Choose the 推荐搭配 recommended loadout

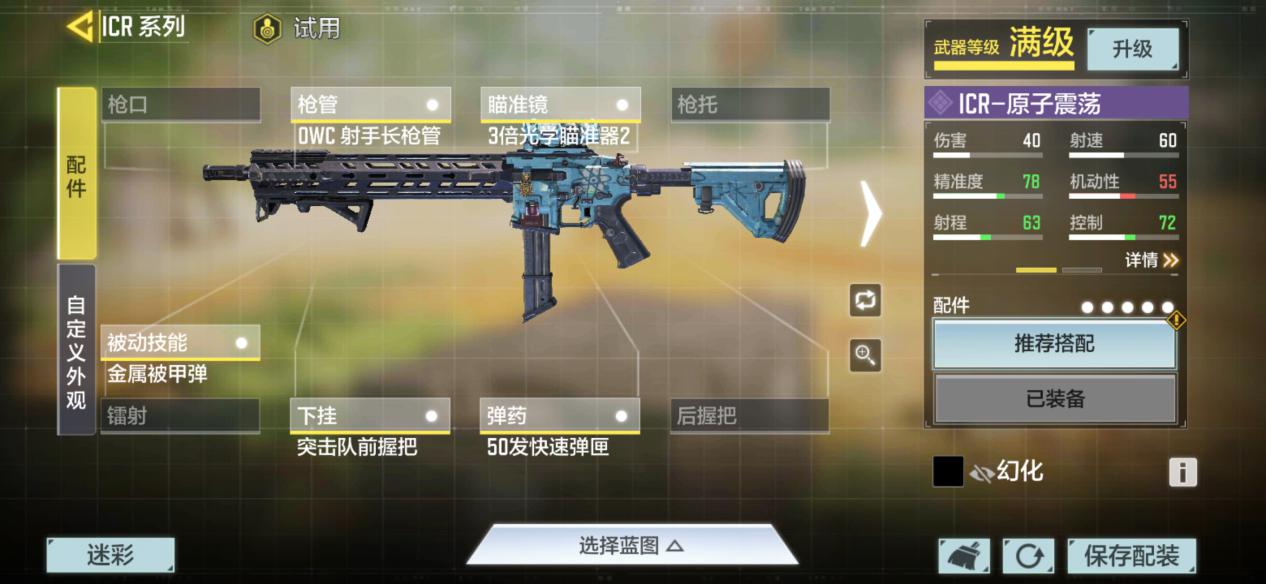pyautogui.click(x=1054, y=344)
